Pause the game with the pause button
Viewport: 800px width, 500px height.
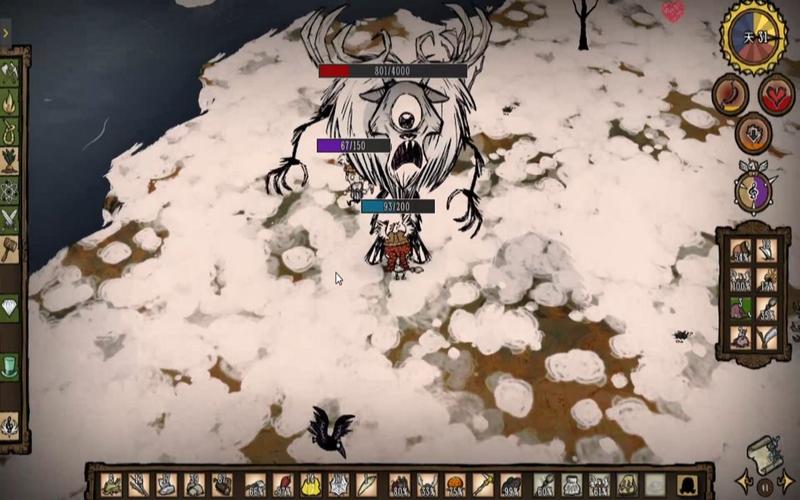pos(765,487)
